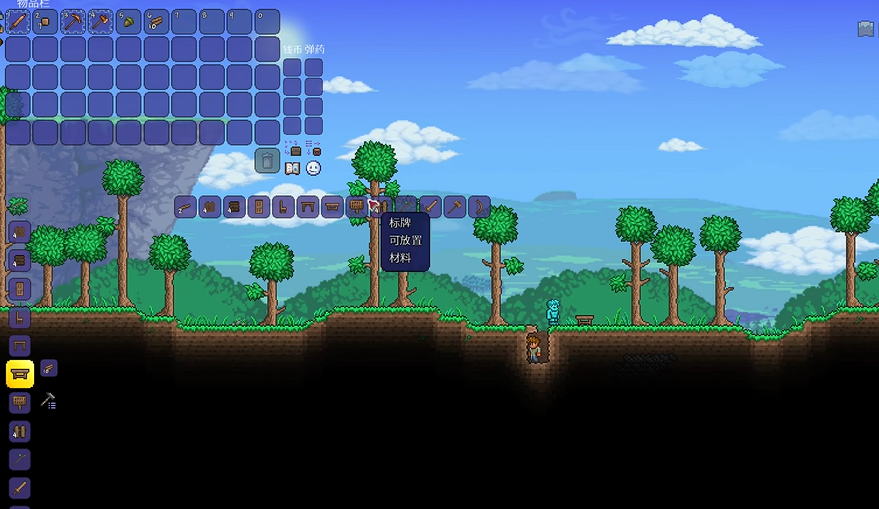This screenshot has width=879, height=509.
Task: Select the acorn hotbar slot
Action: pyautogui.click(x=128, y=21)
